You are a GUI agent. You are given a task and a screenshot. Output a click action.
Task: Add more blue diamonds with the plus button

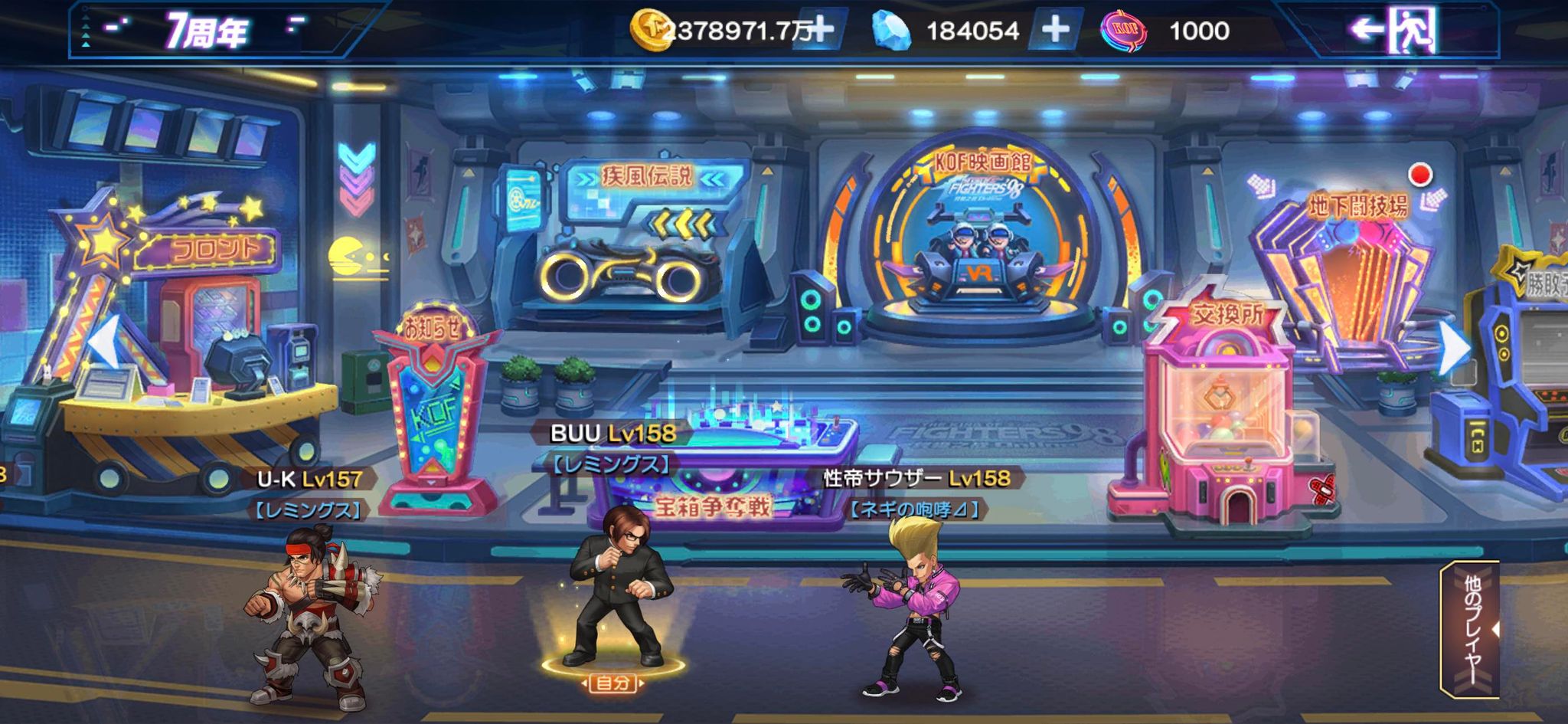(1055, 31)
